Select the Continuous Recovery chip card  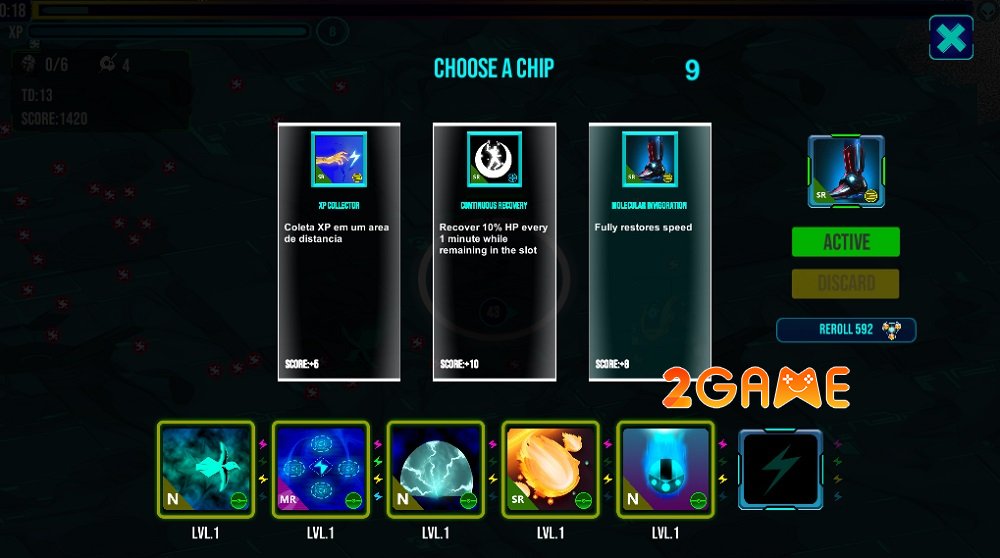click(x=494, y=251)
